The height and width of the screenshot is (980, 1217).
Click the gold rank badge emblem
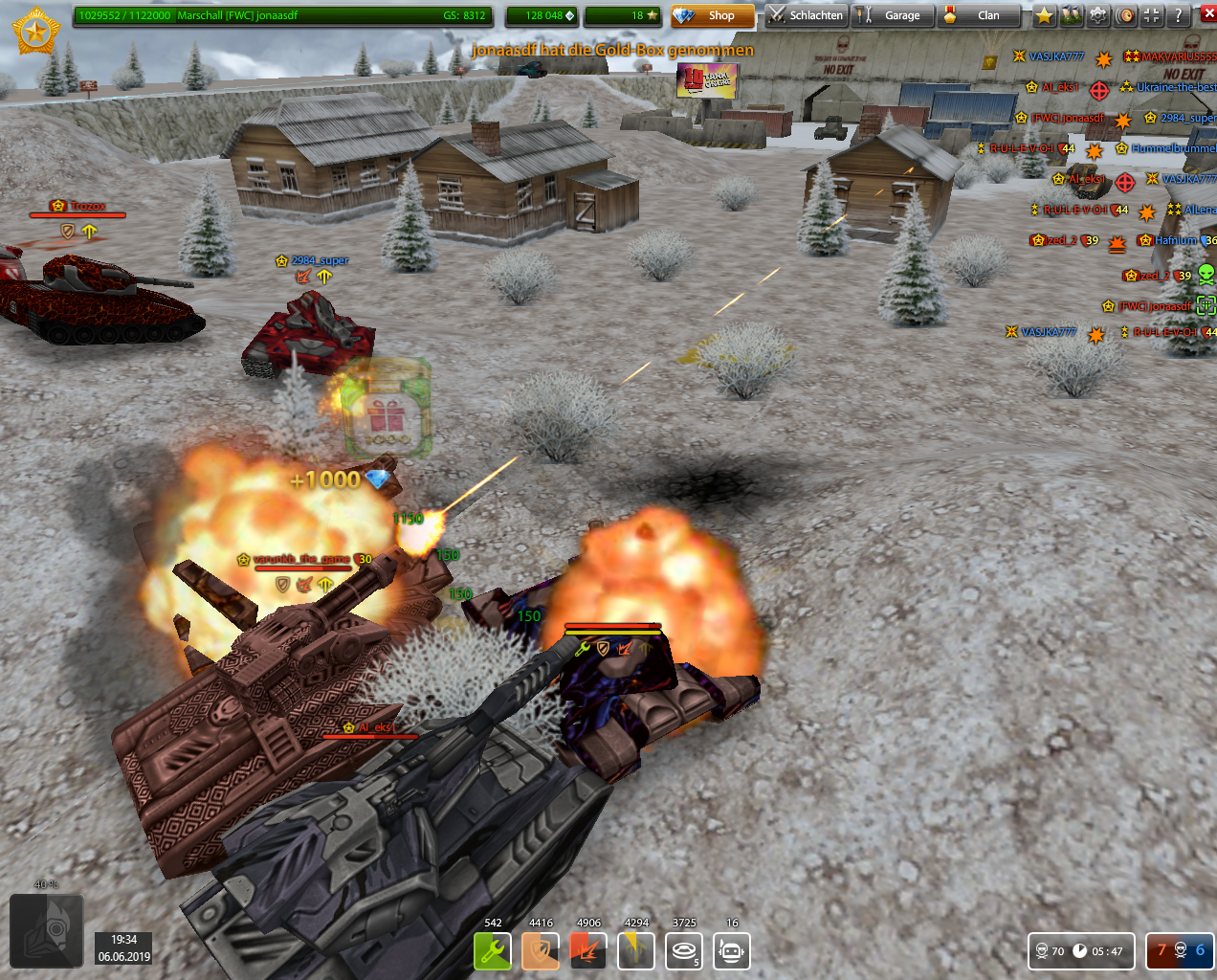coord(36,32)
